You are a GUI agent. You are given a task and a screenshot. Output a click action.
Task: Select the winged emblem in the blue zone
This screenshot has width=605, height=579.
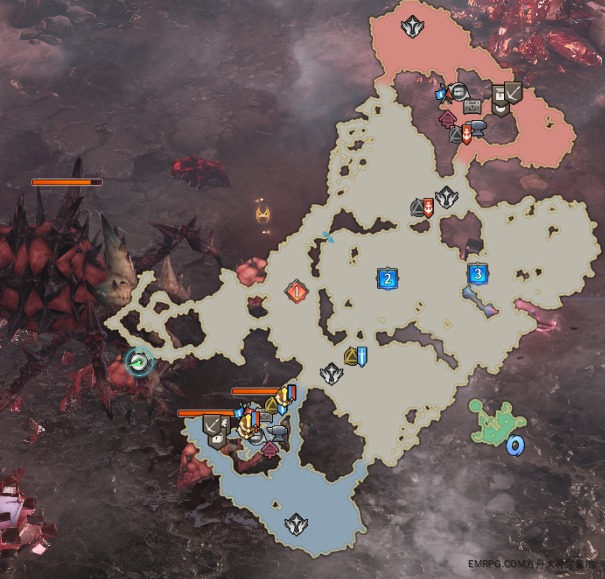tap(295, 523)
